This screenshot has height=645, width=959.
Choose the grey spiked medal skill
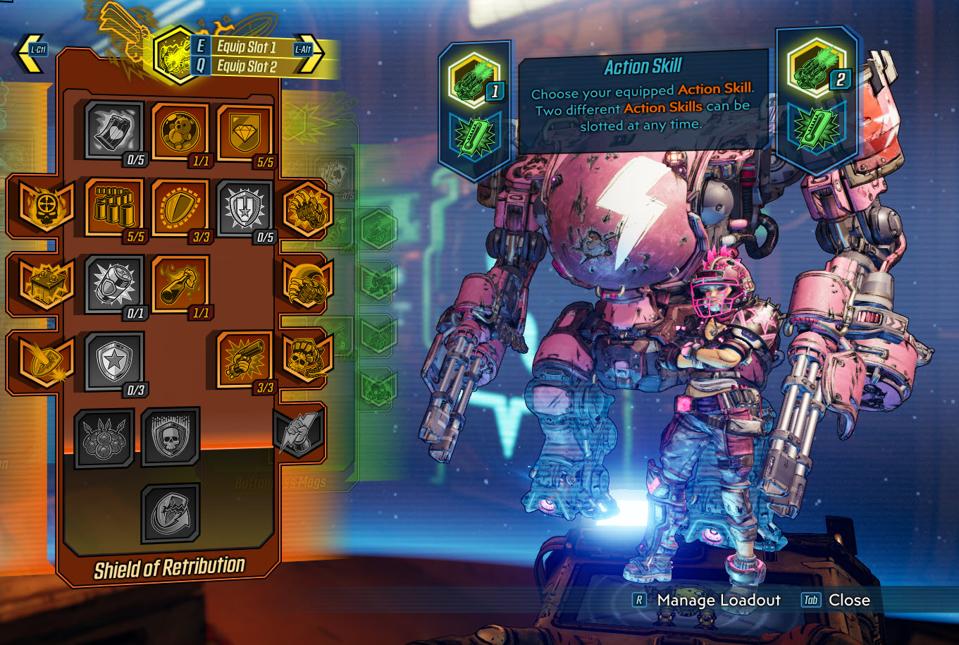(x=245, y=207)
